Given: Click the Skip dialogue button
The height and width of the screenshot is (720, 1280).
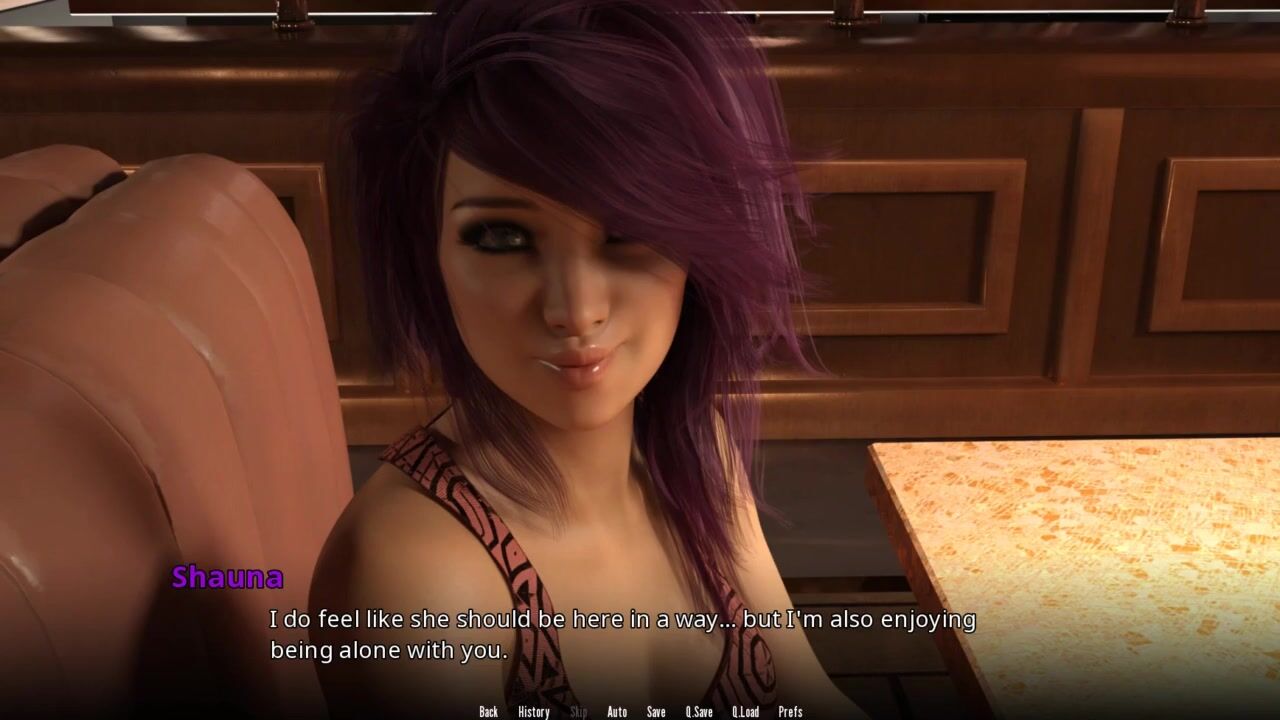Looking at the screenshot, I should [x=578, y=712].
